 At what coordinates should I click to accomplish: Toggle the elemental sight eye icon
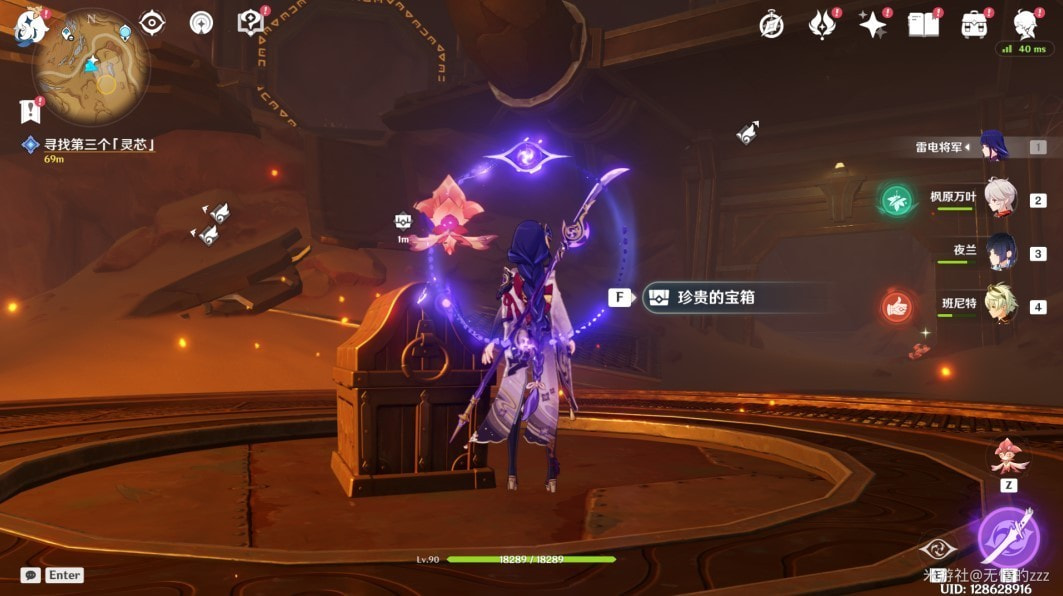coord(152,23)
